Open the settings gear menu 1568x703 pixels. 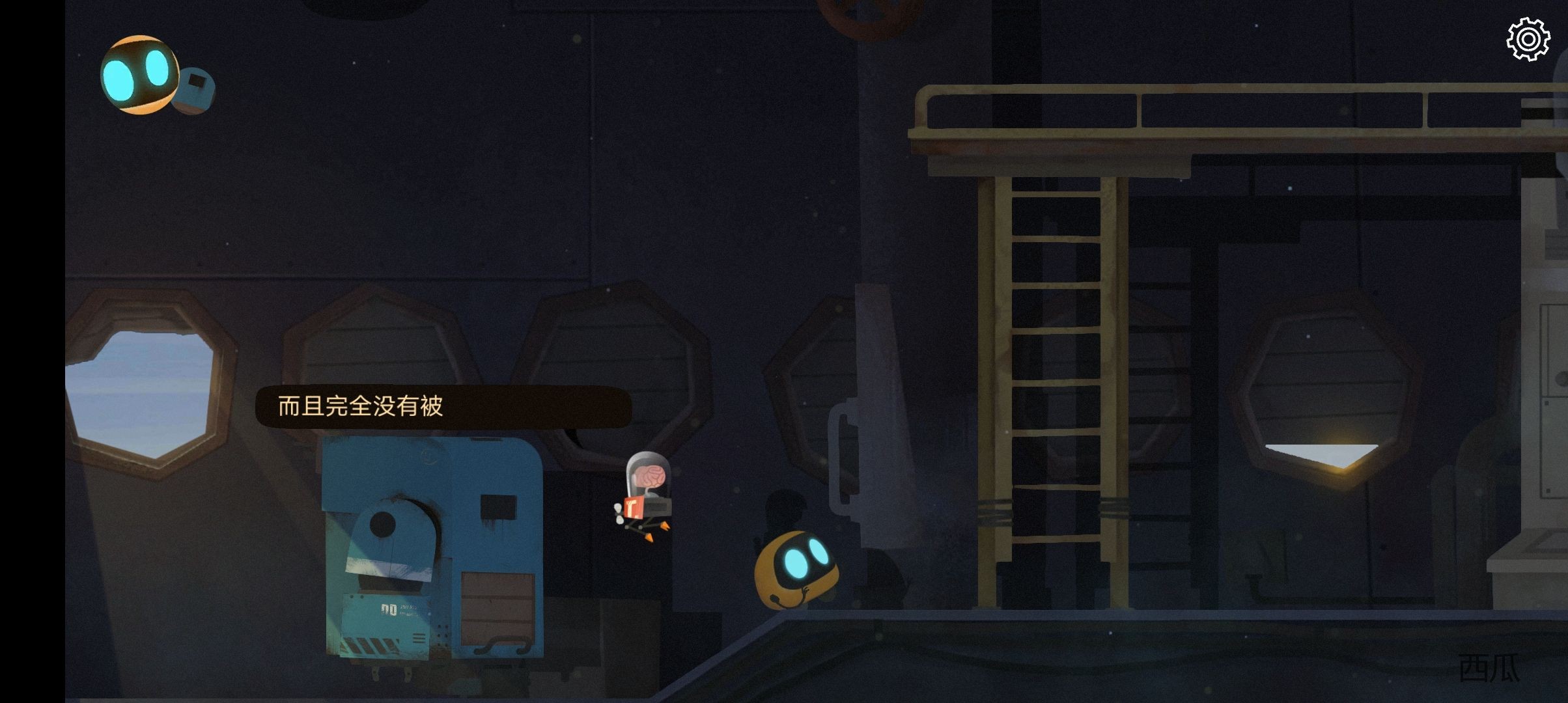1528,40
